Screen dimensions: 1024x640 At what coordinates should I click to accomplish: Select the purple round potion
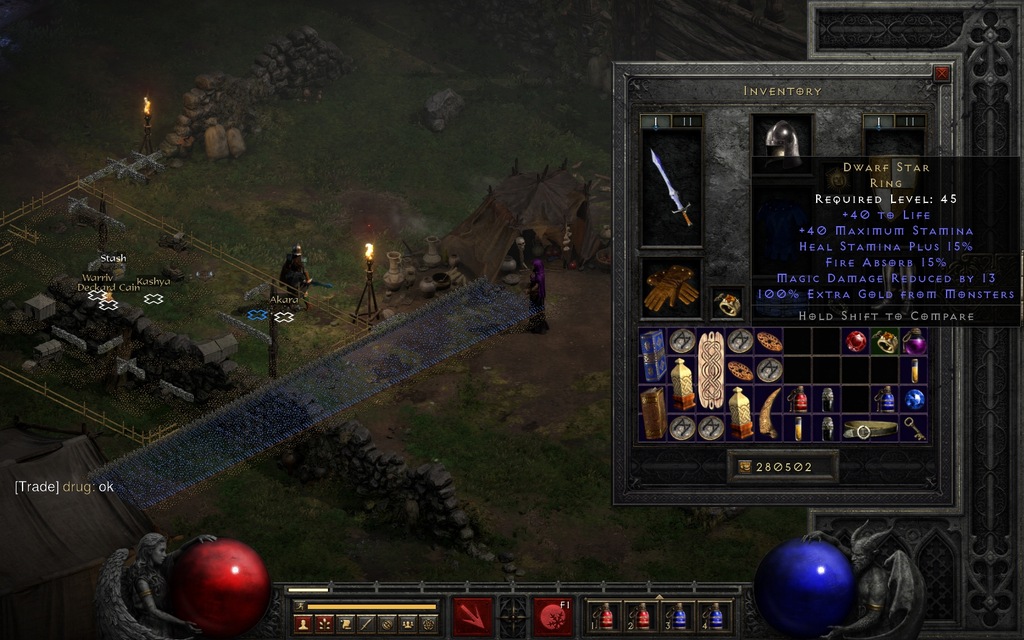(914, 342)
